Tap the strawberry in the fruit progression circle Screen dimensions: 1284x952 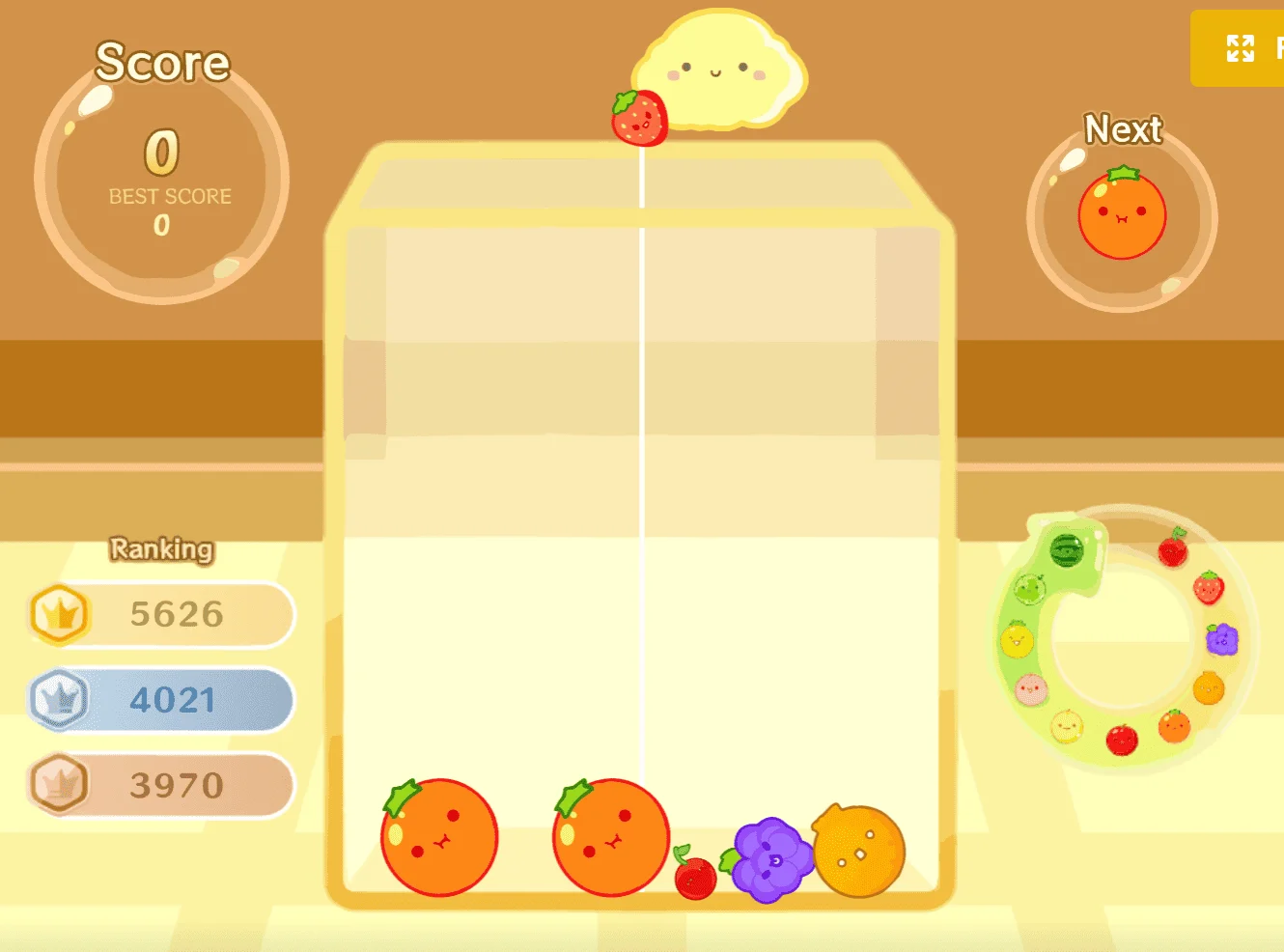pyautogui.click(x=1208, y=588)
